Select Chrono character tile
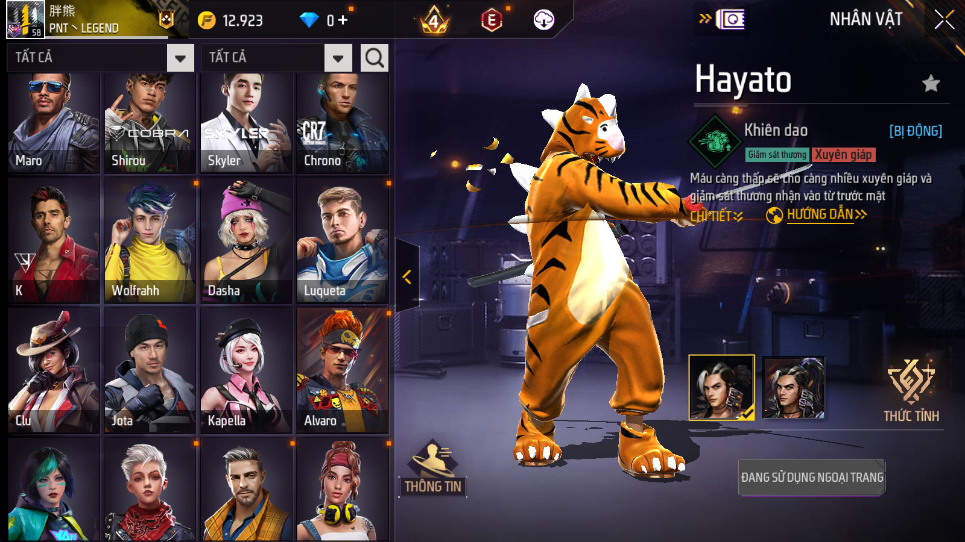The height and width of the screenshot is (542, 965). pyautogui.click(x=342, y=122)
